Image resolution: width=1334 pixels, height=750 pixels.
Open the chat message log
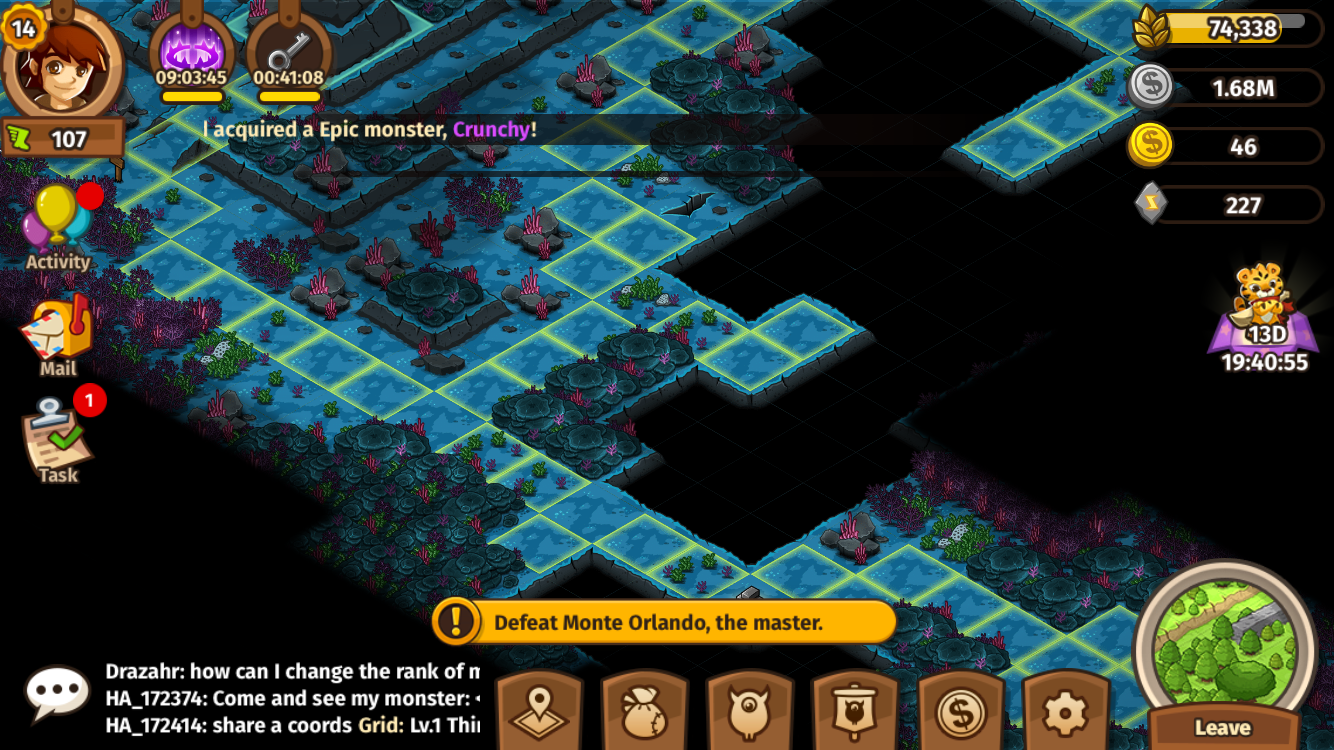pyautogui.click(x=292, y=697)
